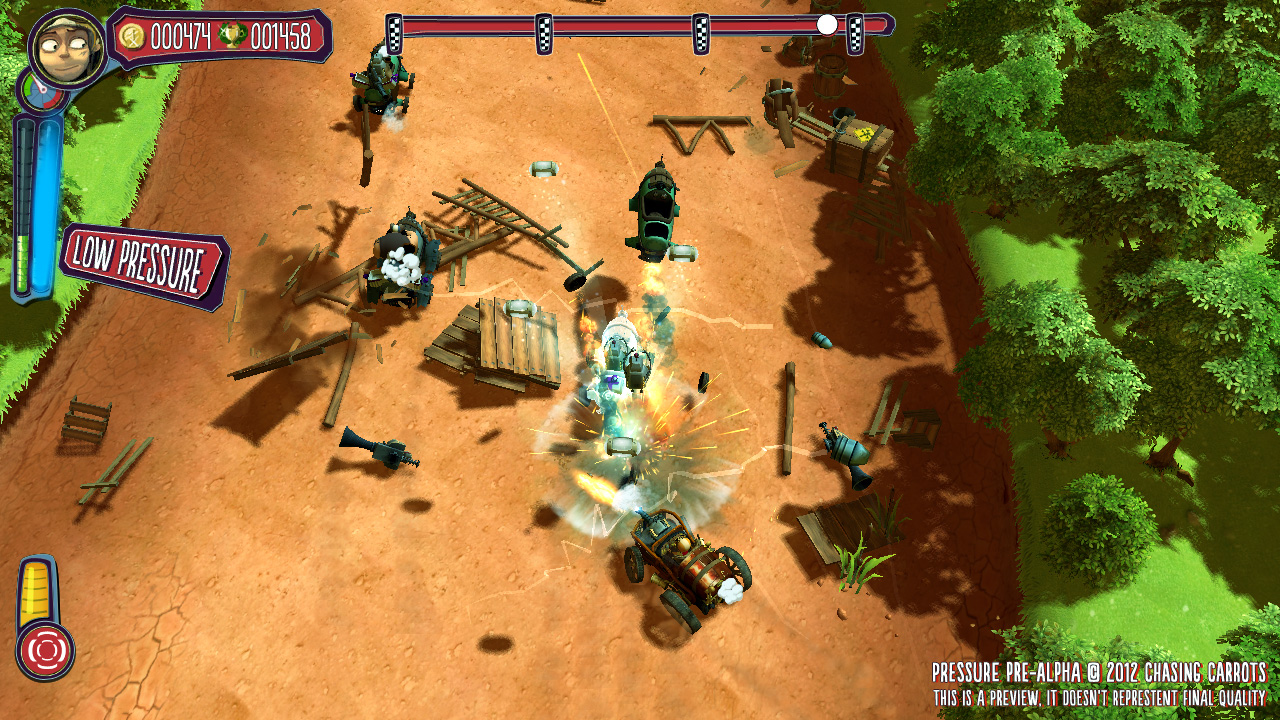Click the driver portrait icon

point(67,47)
